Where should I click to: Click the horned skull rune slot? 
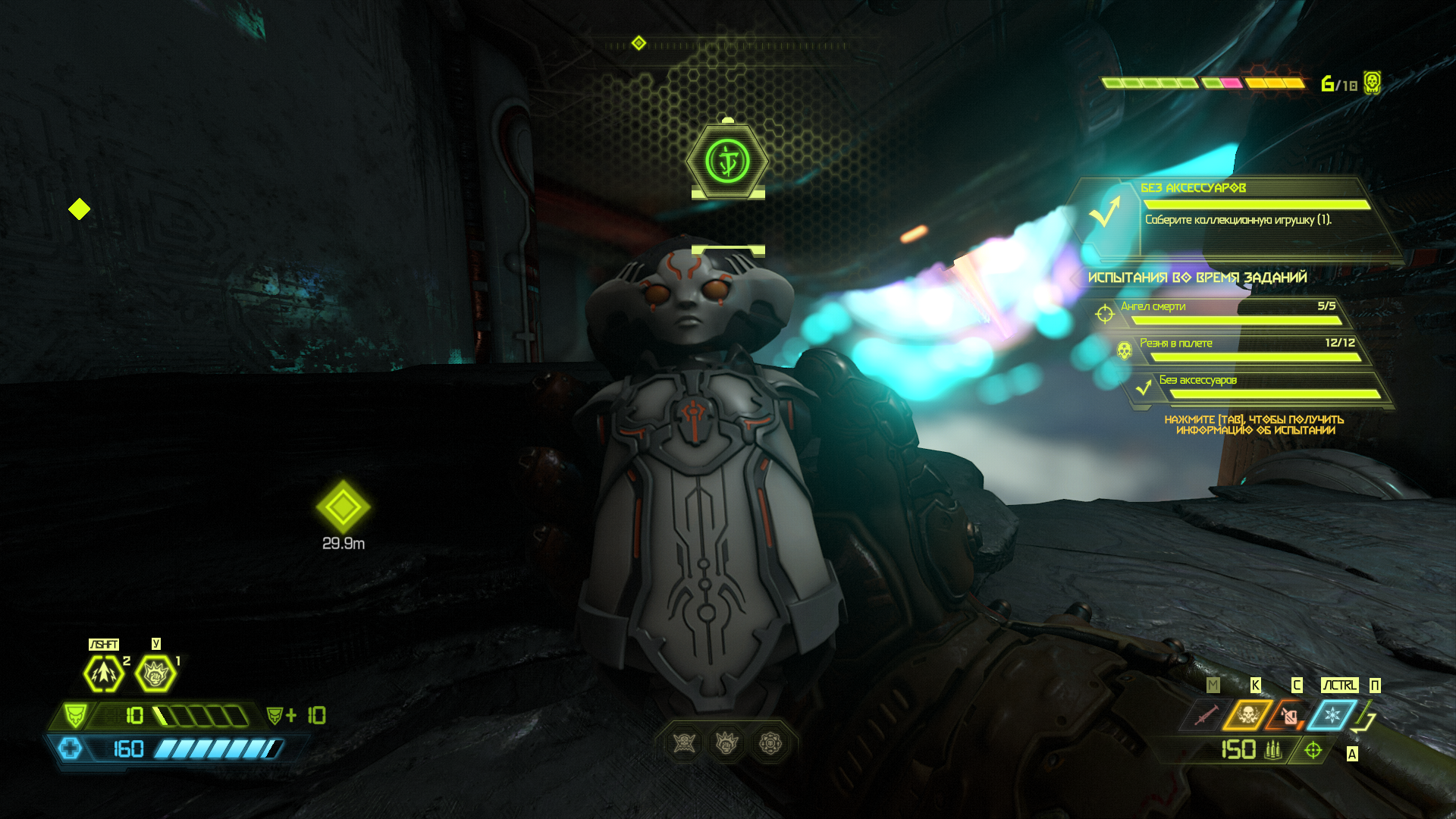tap(684, 743)
